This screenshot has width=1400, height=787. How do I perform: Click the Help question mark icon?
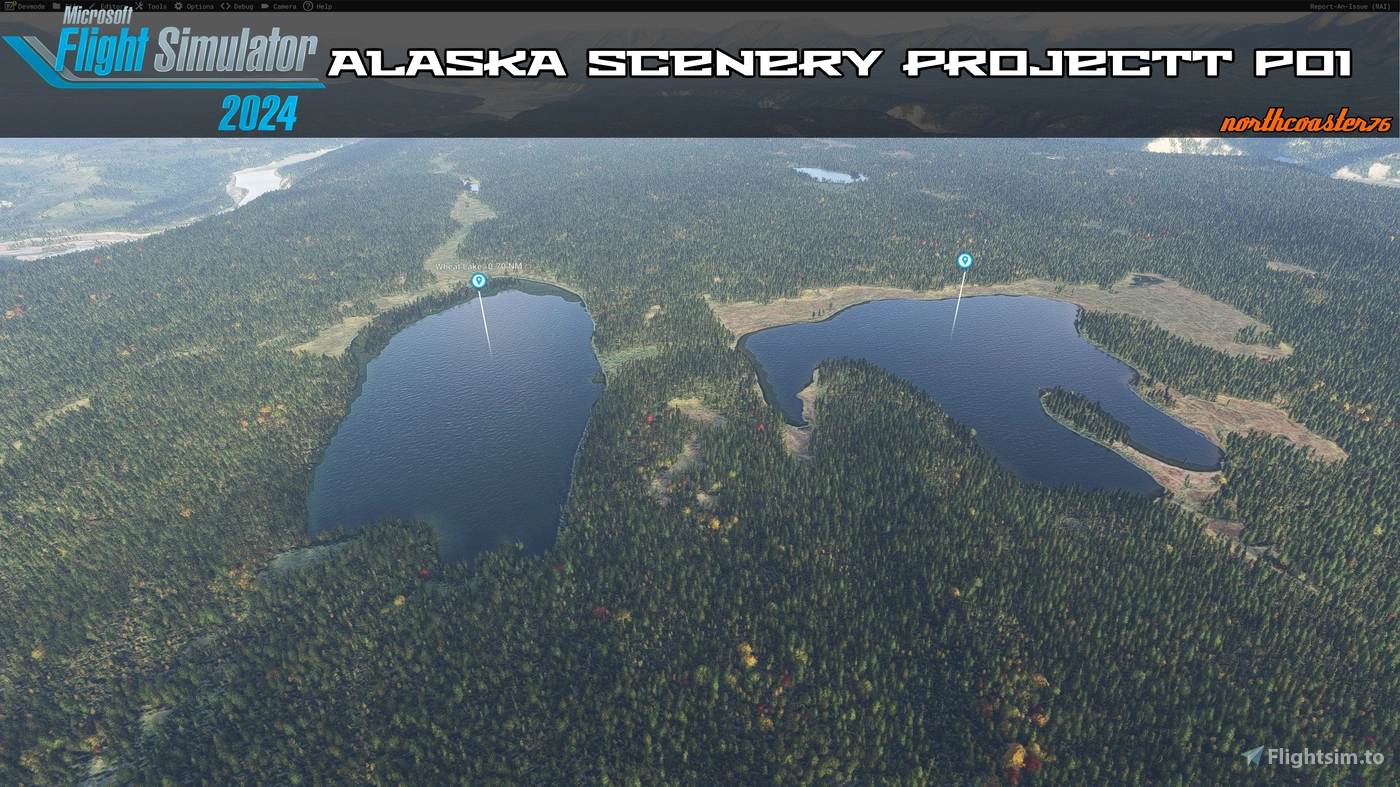pos(307,6)
